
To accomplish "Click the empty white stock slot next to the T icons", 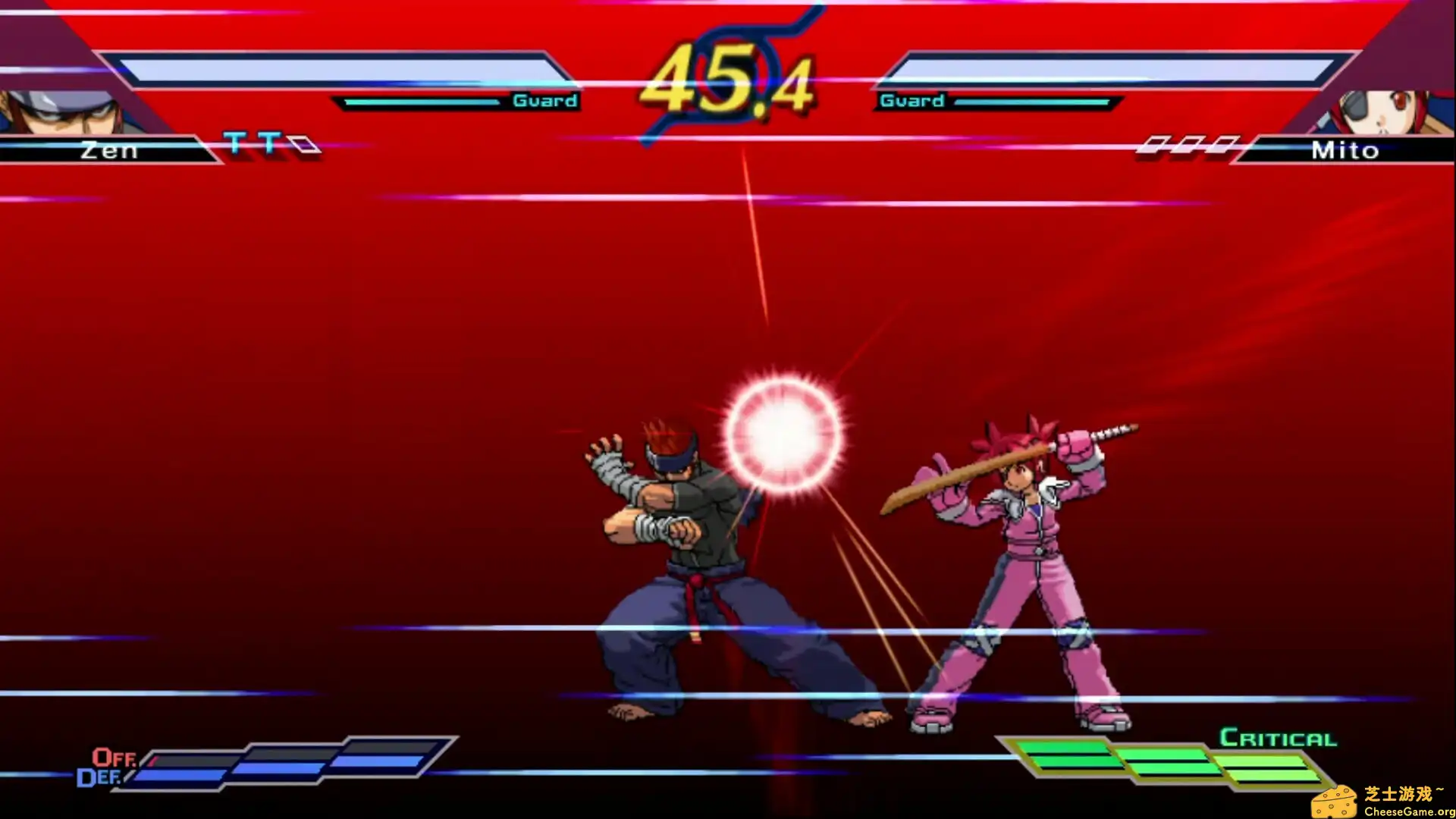I will pyautogui.click(x=303, y=143).
